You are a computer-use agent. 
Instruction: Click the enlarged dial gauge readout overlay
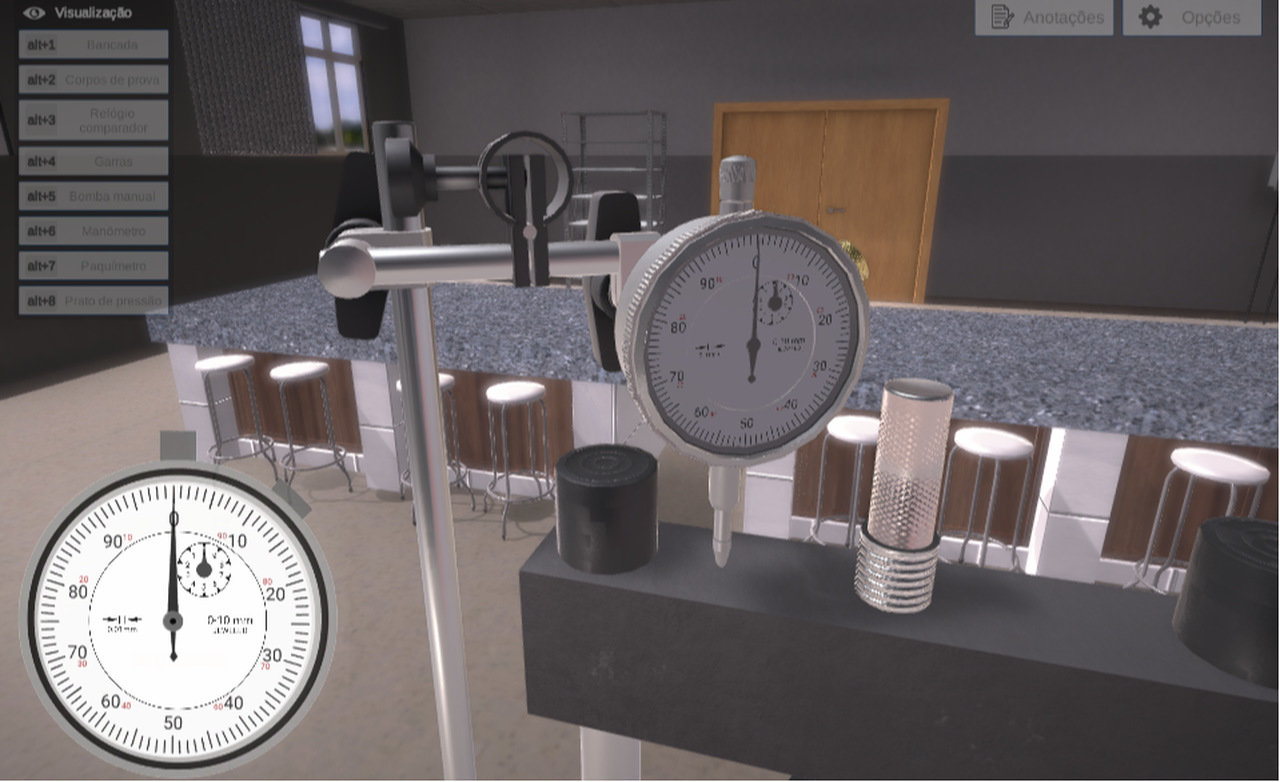pyautogui.click(x=174, y=620)
